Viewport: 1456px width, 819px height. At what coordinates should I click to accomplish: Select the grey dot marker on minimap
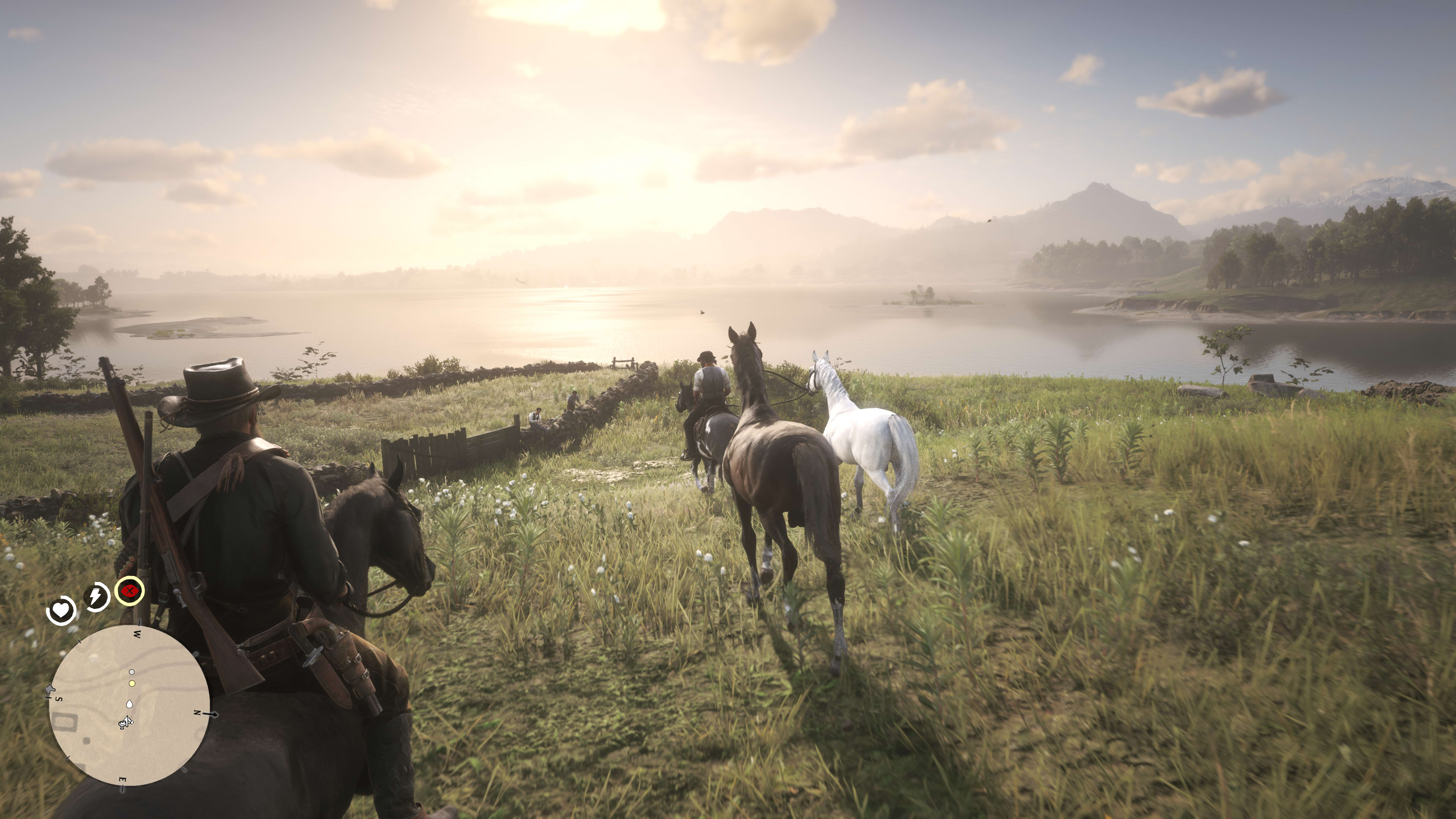tap(132, 672)
